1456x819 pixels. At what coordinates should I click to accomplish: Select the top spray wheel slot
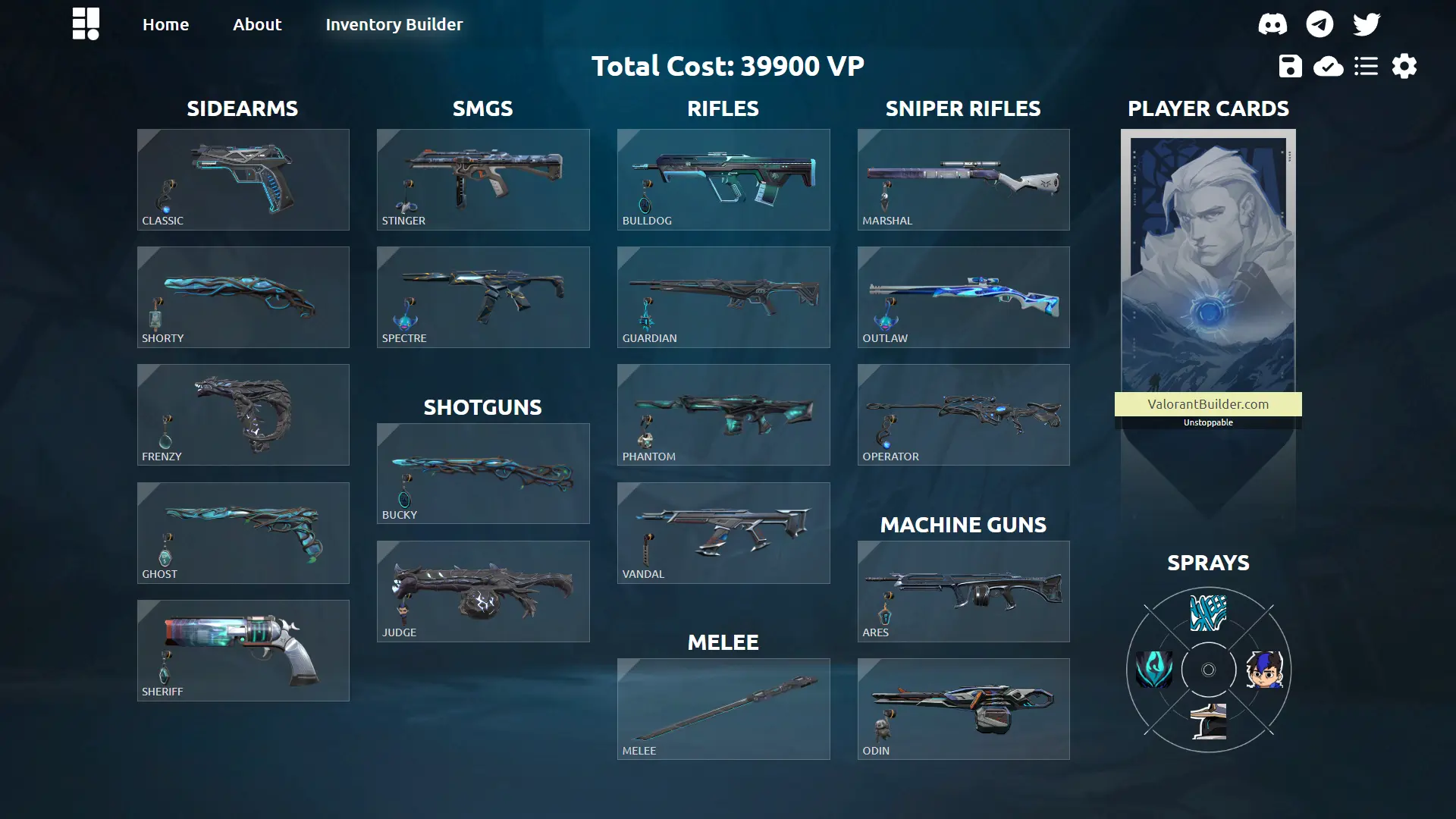coord(1208,613)
